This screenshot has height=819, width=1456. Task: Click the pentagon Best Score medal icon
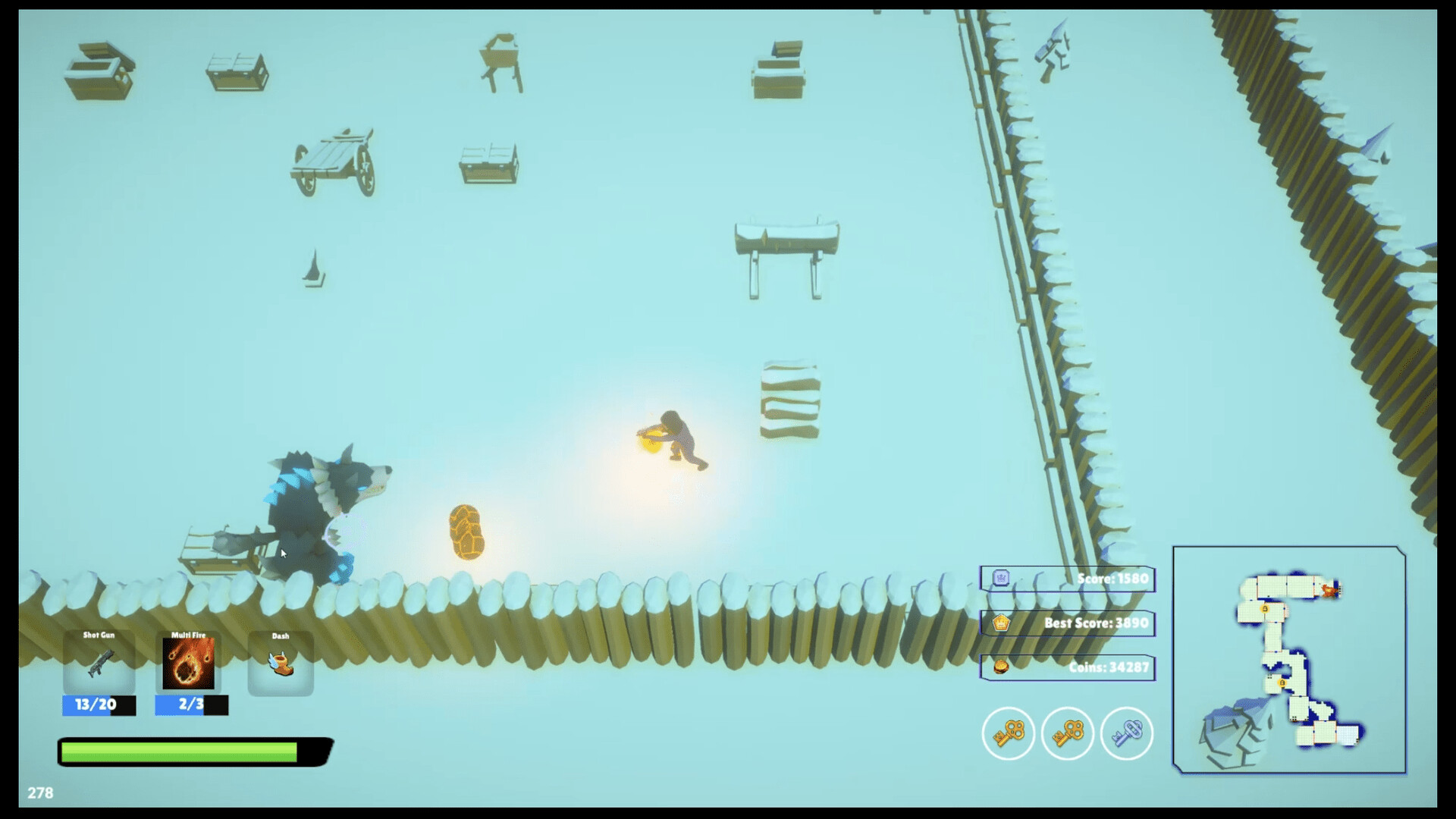[x=1002, y=623]
